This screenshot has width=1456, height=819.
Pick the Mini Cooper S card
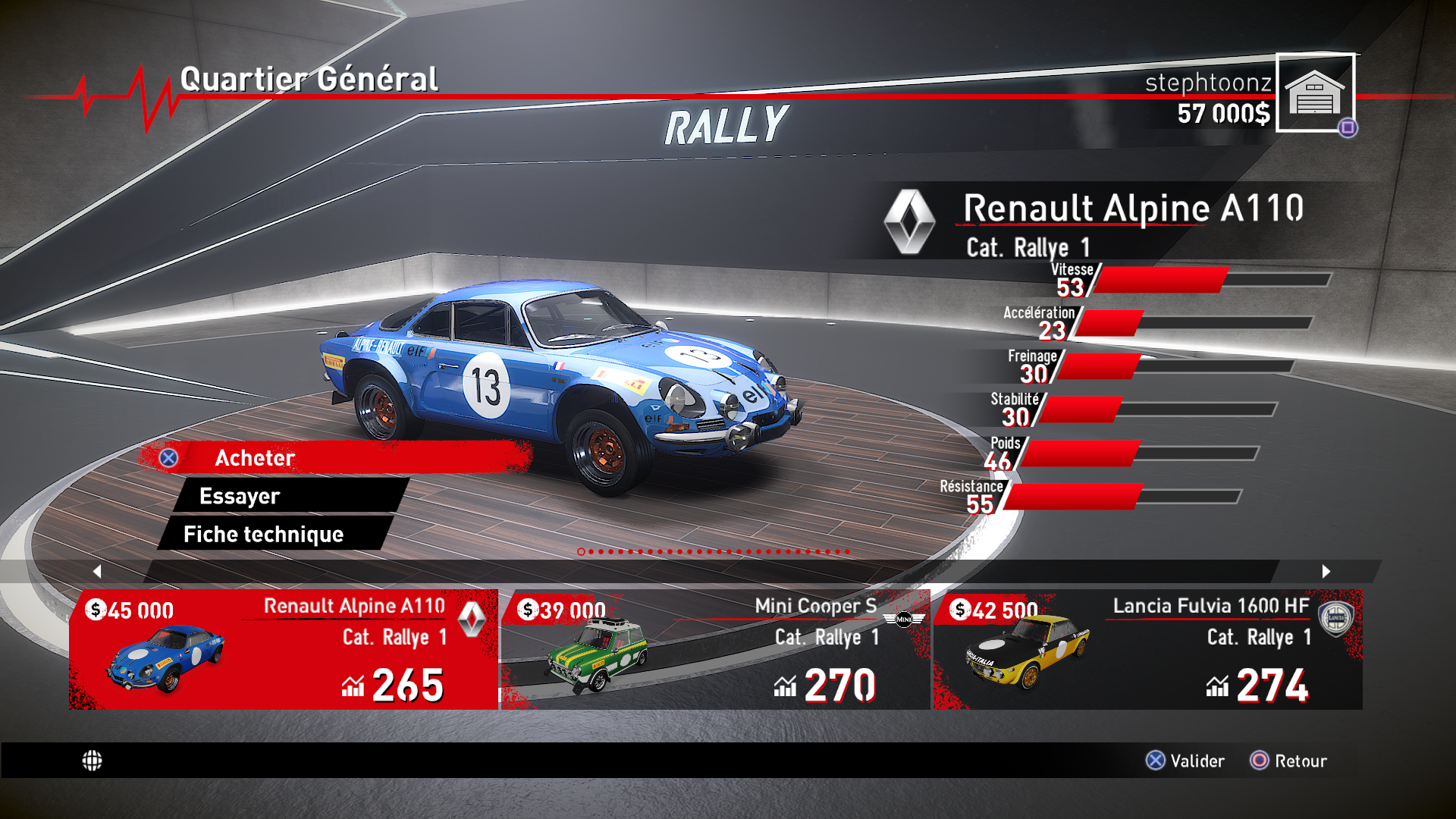tap(715, 649)
